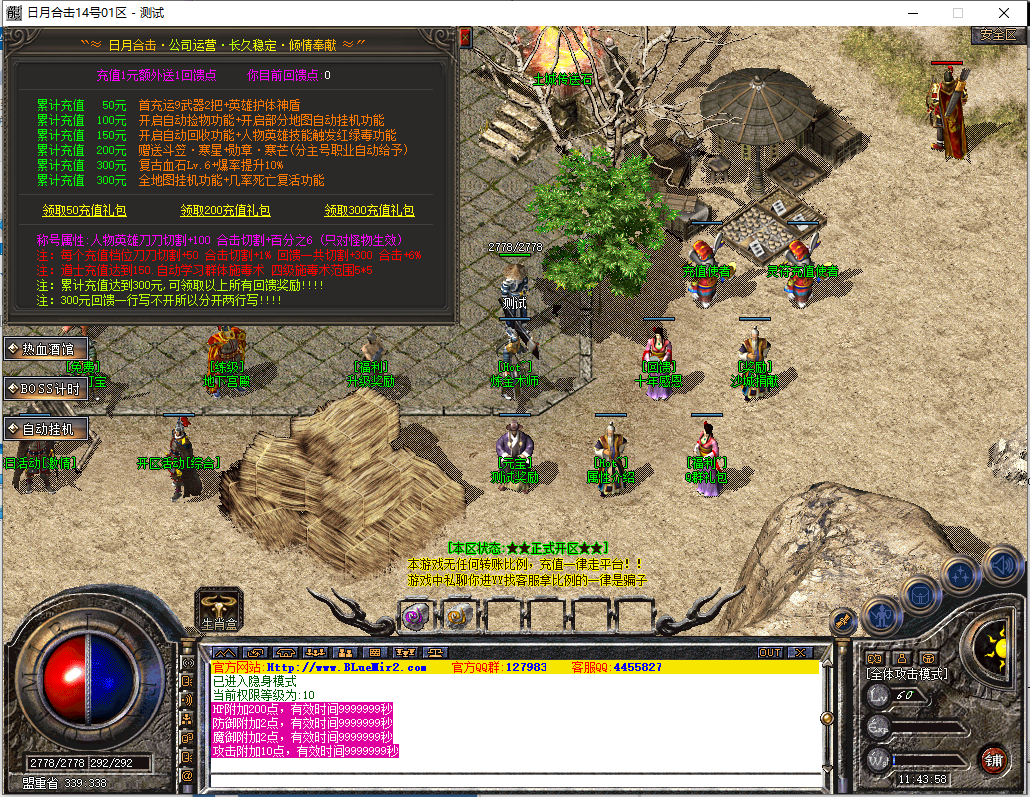Close the chat panel with the X button
The height and width of the screenshot is (797, 1030).
click(x=800, y=652)
